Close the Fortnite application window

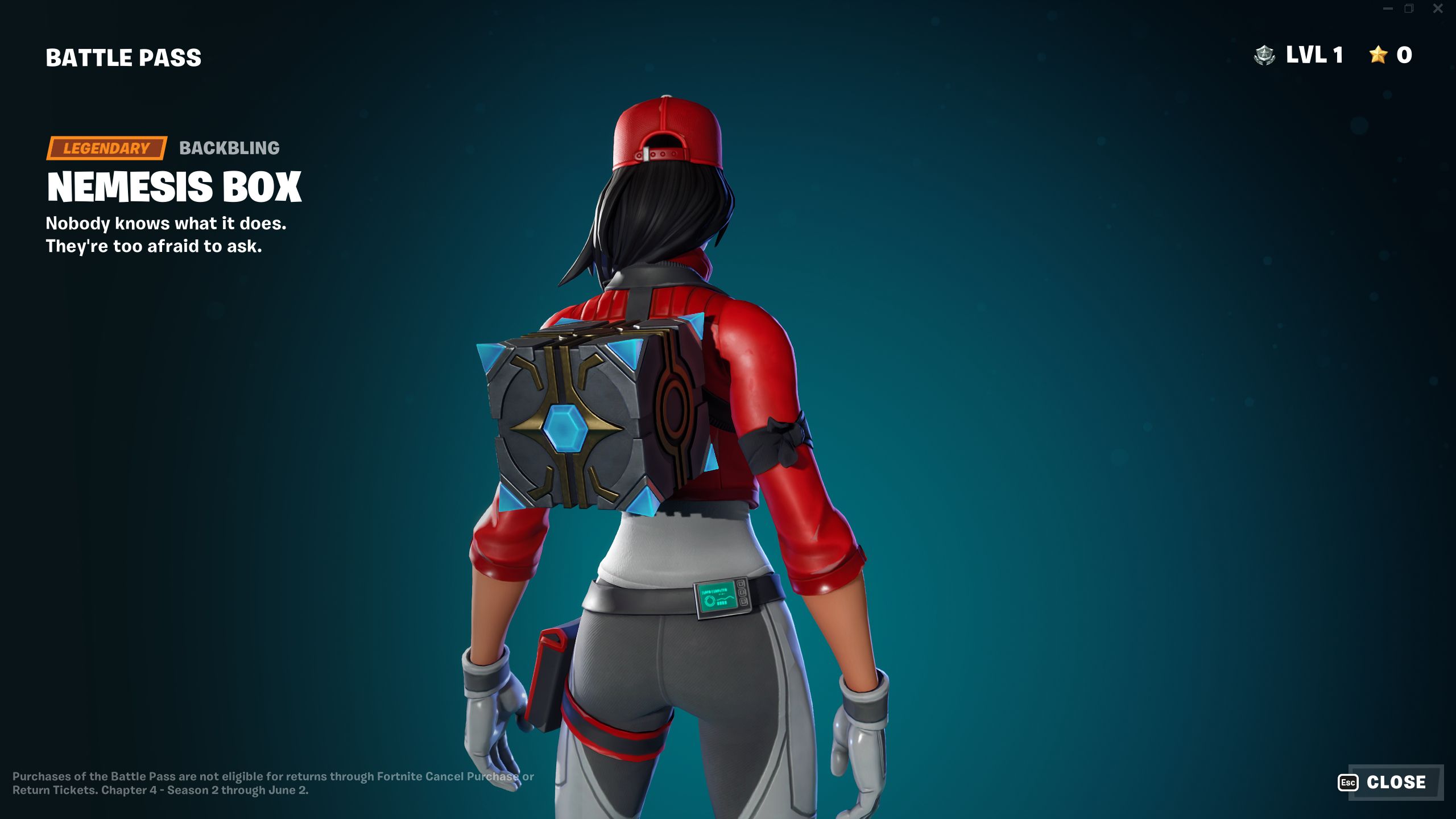(x=1439, y=8)
